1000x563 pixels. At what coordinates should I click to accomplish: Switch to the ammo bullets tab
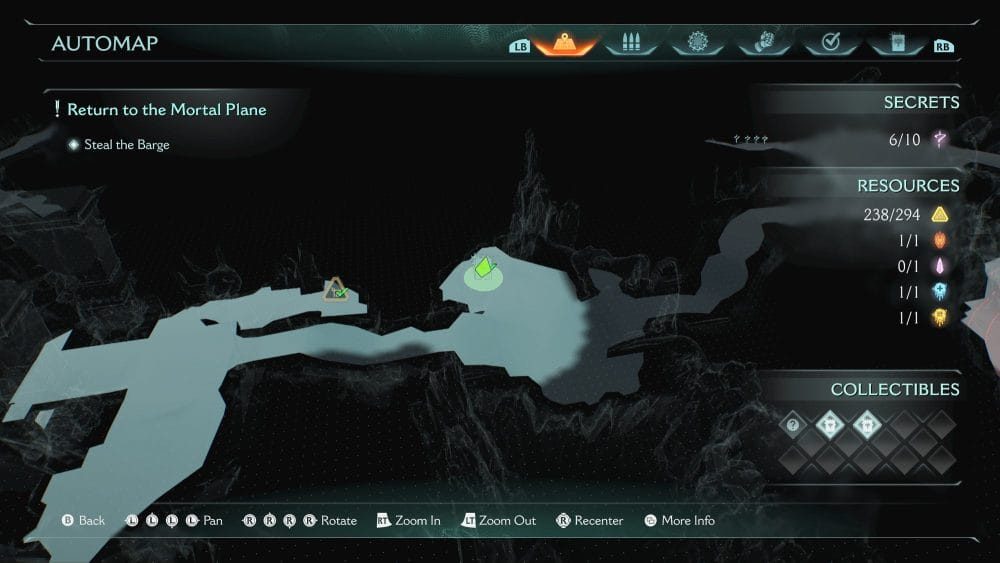(x=630, y=43)
